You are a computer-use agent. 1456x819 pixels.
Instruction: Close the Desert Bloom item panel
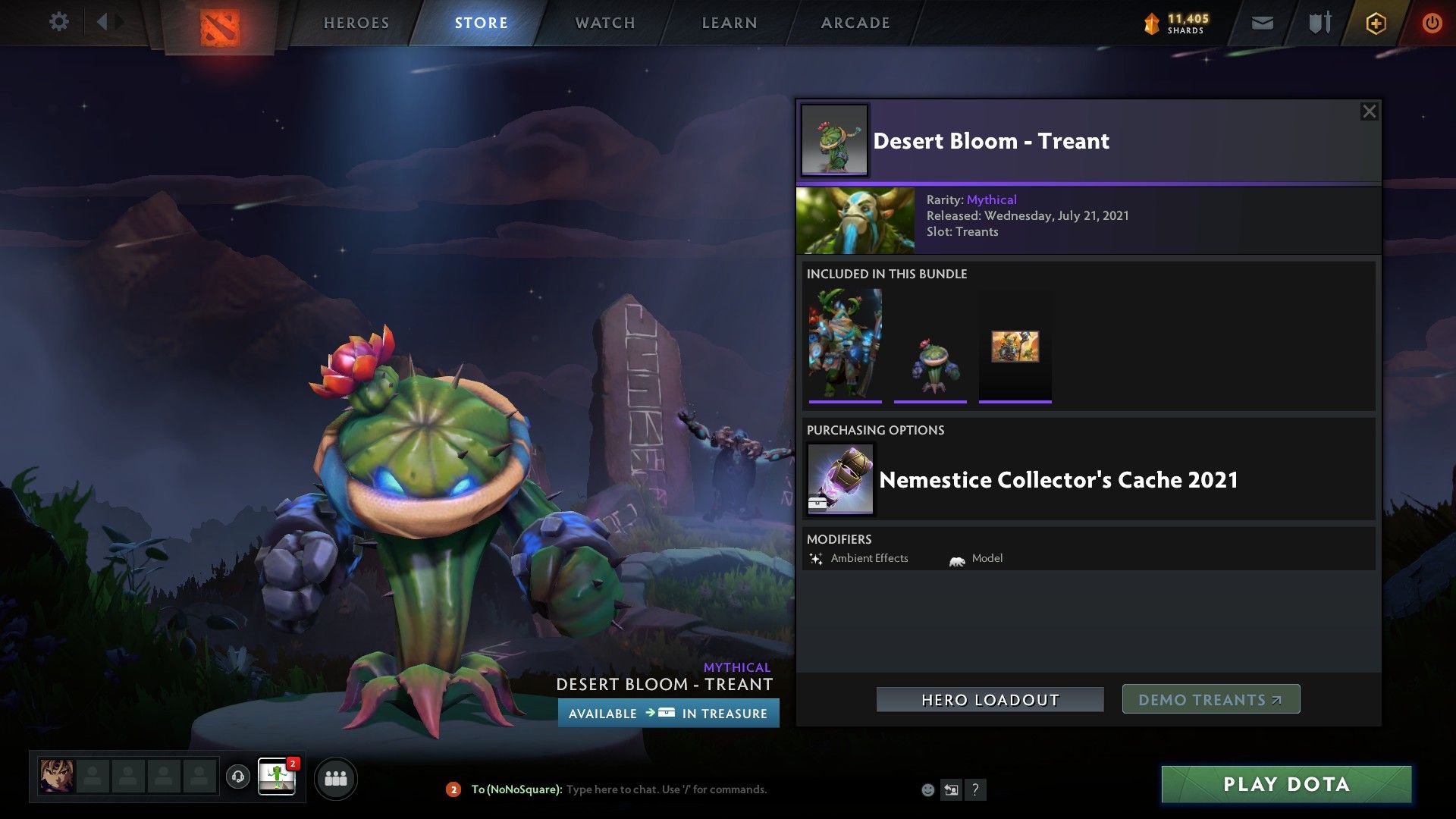tap(1369, 111)
